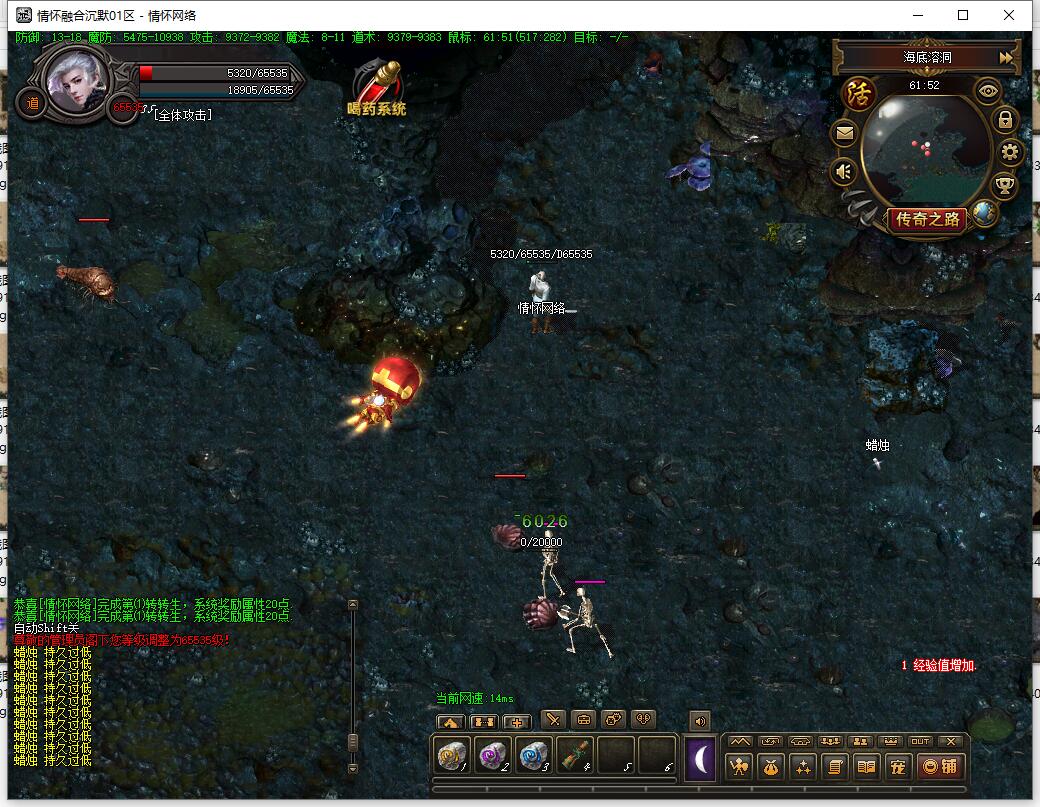This screenshot has width=1040, height=807.
Task: Open the 喝药系统 potion system
Action: 379,88
